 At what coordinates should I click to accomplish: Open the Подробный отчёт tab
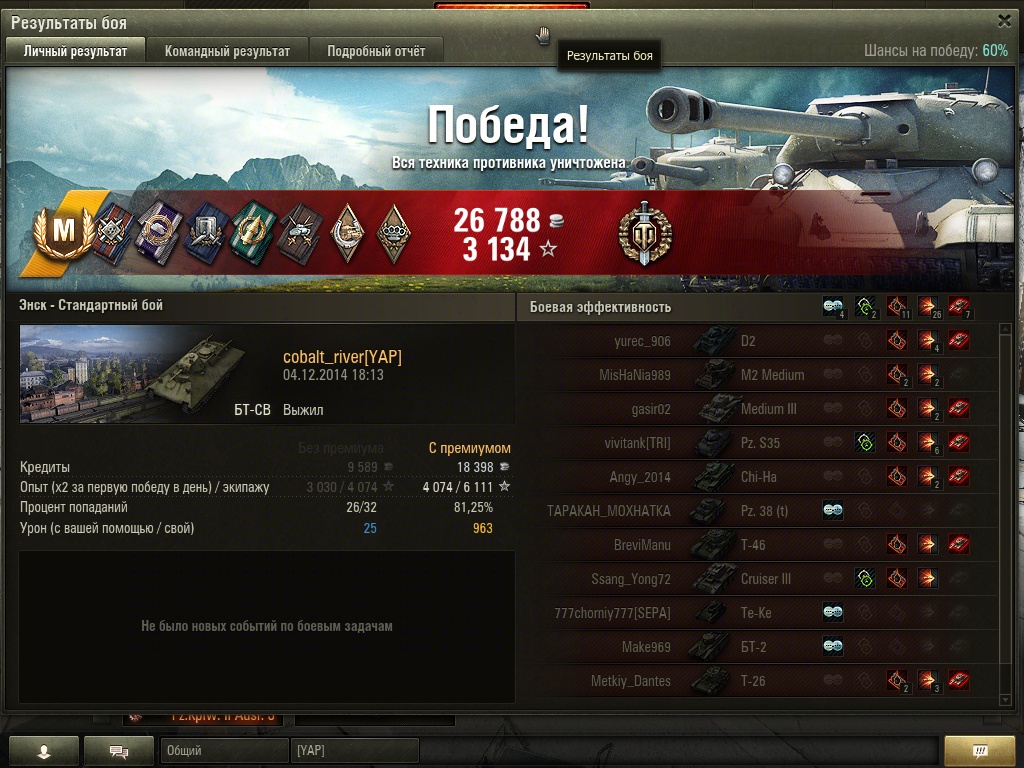pyautogui.click(x=376, y=51)
